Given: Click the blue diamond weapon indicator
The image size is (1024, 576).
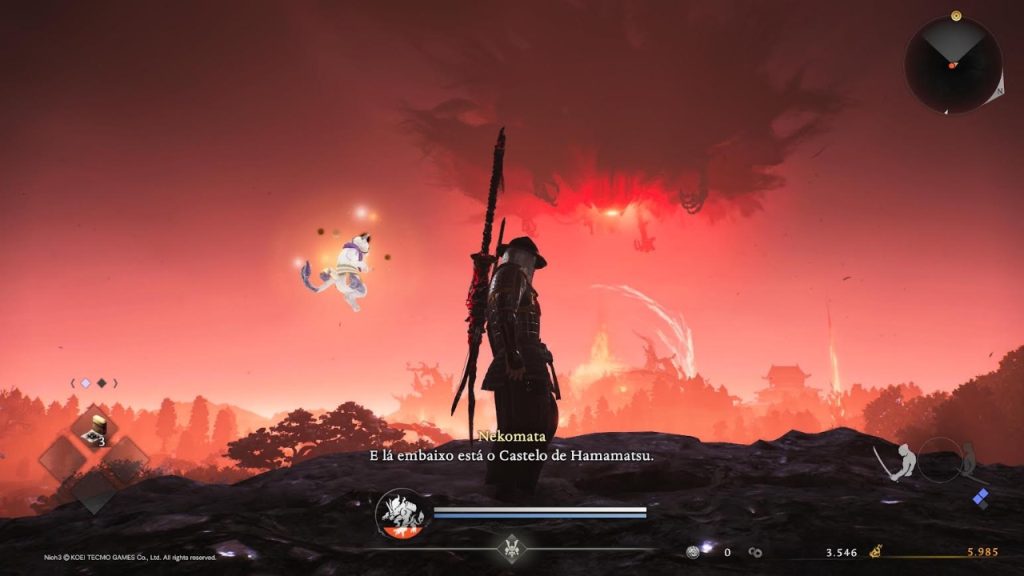Looking at the screenshot, I should click(x=981, y=499).
